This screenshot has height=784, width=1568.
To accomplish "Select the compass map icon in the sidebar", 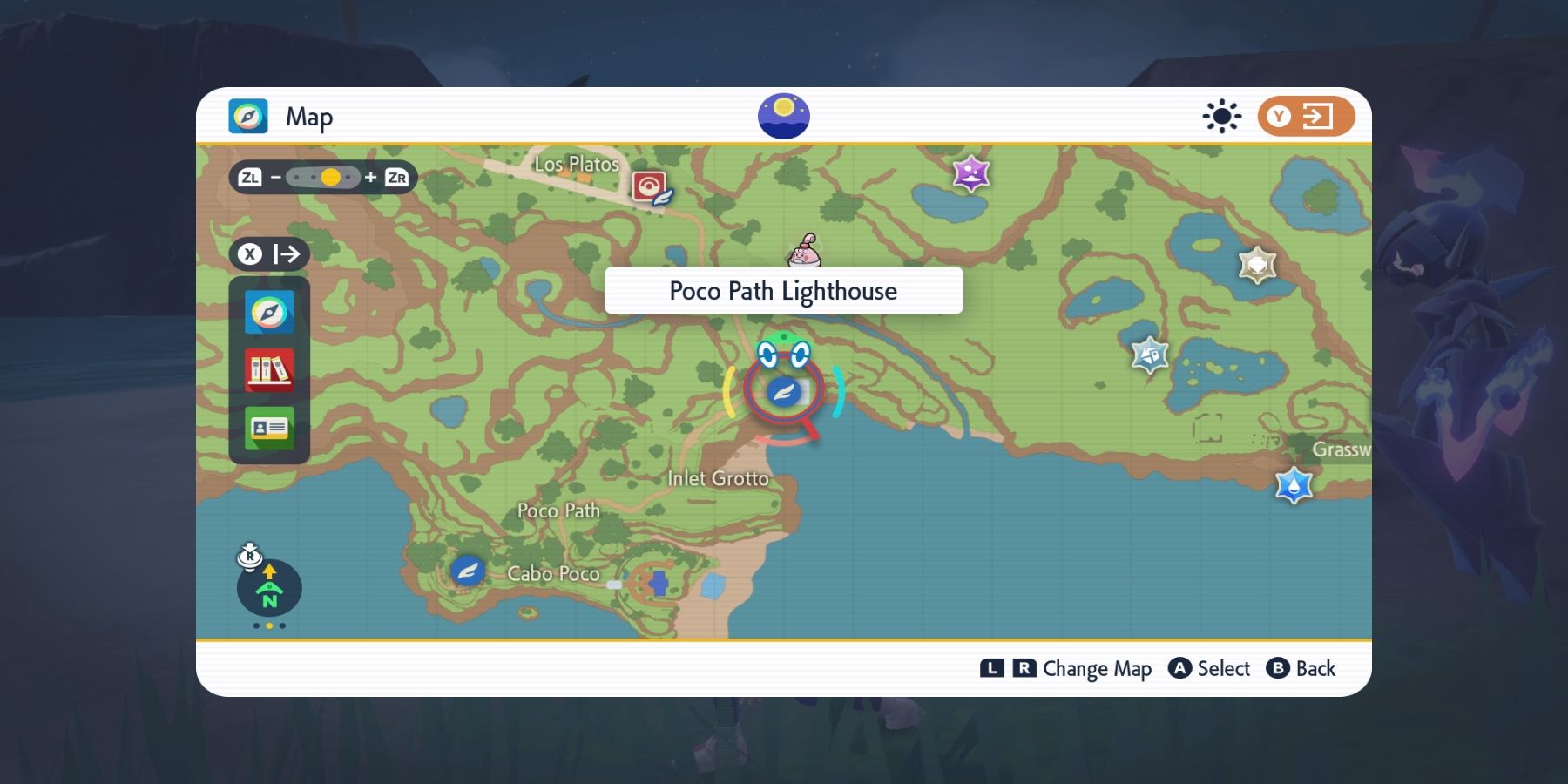I will 270,313.
